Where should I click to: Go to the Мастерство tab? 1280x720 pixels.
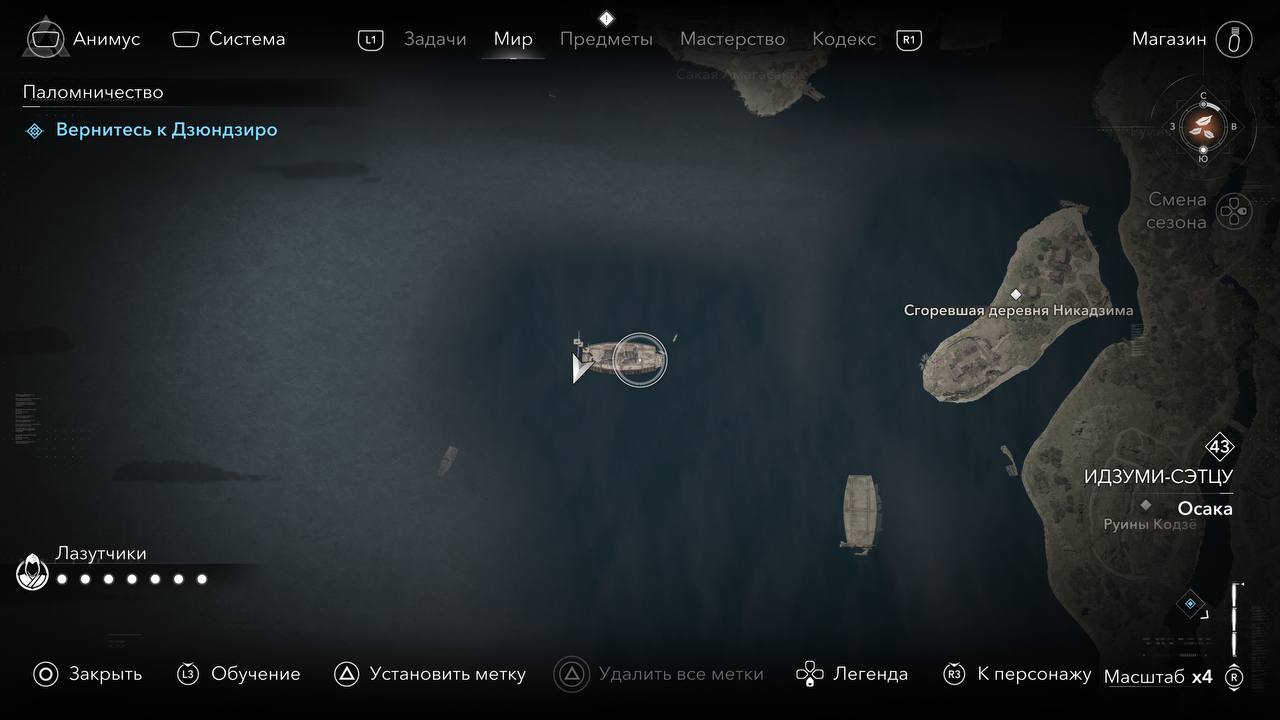[x=732, y=39]
